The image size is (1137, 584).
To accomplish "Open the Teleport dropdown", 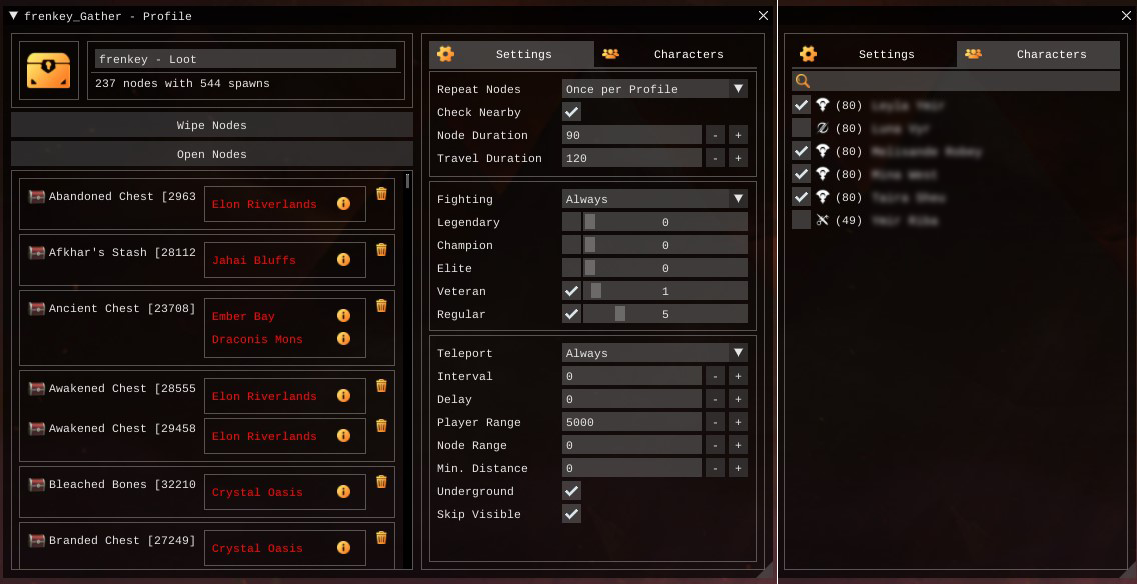I will [654, 353].
